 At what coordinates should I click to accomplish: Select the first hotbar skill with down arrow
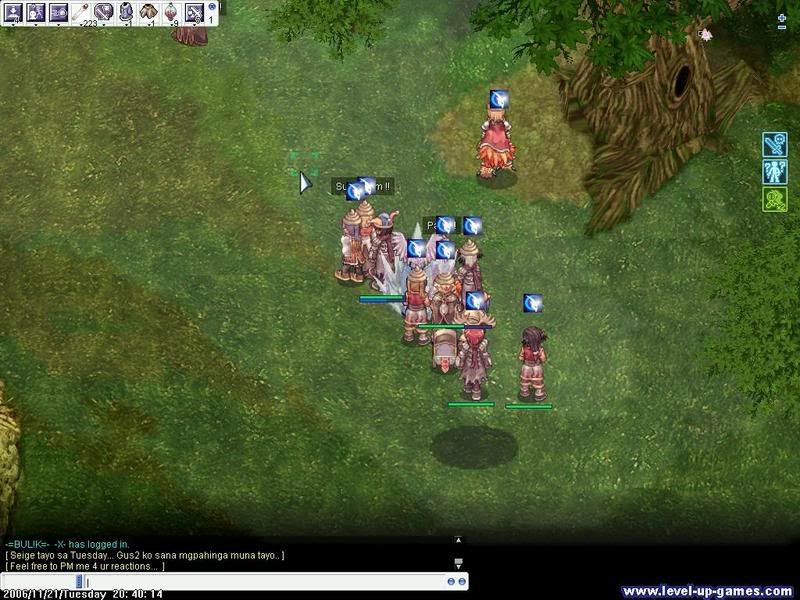click(14, 12)
